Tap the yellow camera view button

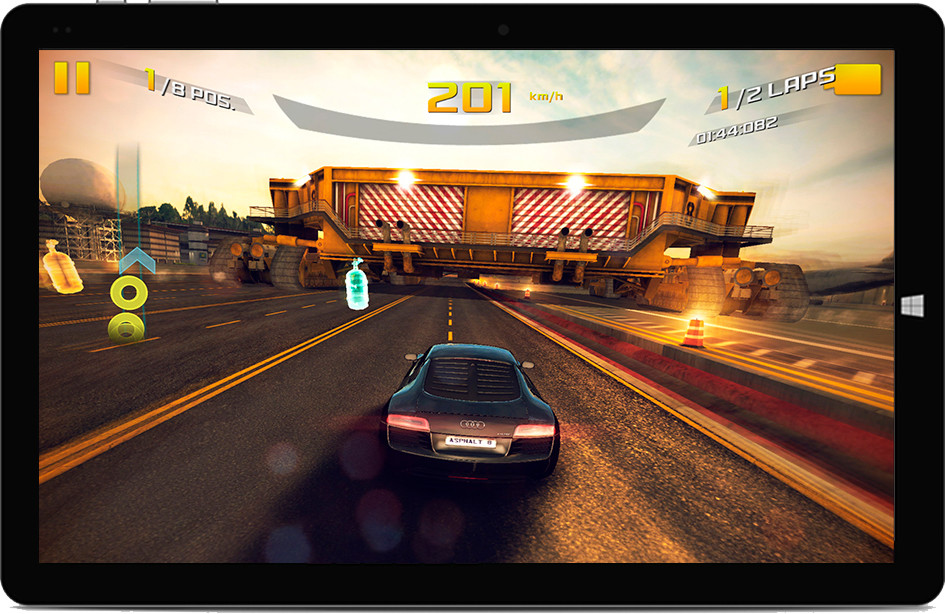[x=857, y=79]
